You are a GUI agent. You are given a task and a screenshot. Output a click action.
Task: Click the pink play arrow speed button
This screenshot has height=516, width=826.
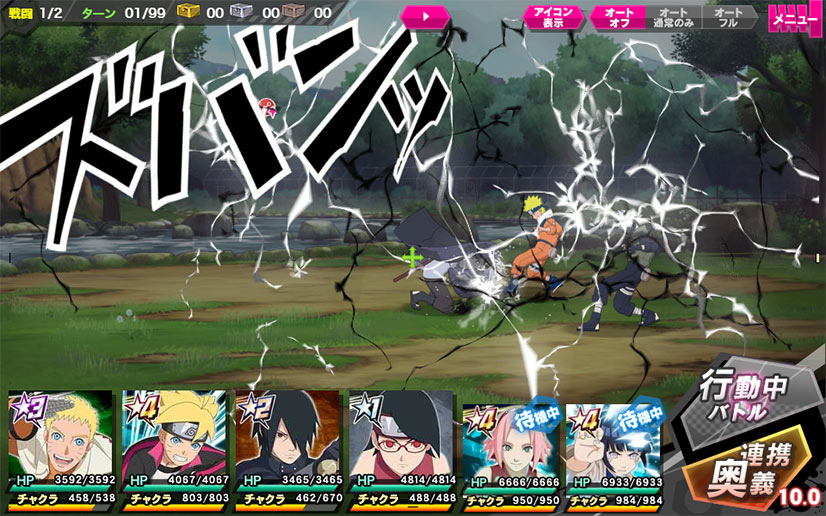click(x=426, y=17)
